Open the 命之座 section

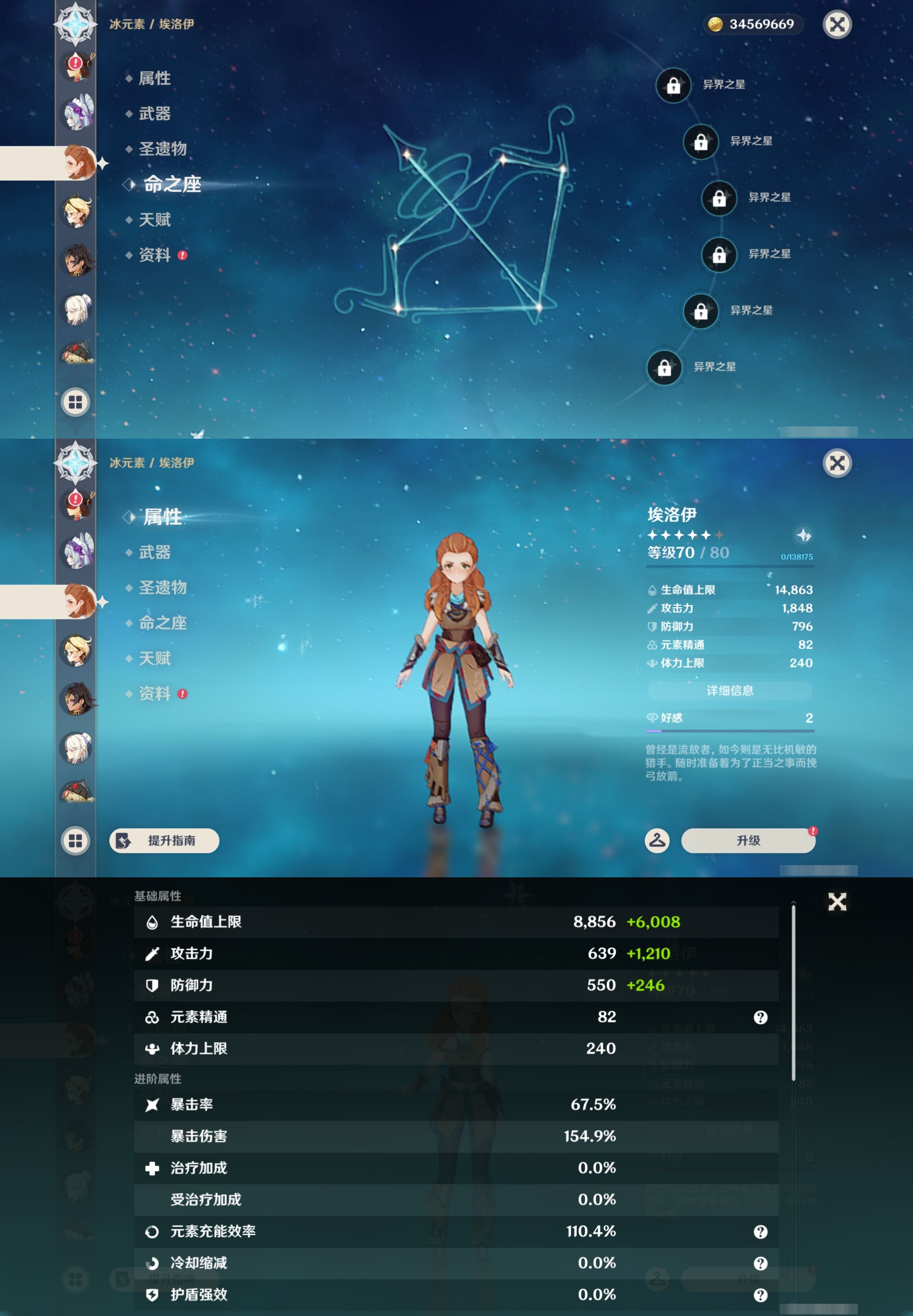coord(163,623)
